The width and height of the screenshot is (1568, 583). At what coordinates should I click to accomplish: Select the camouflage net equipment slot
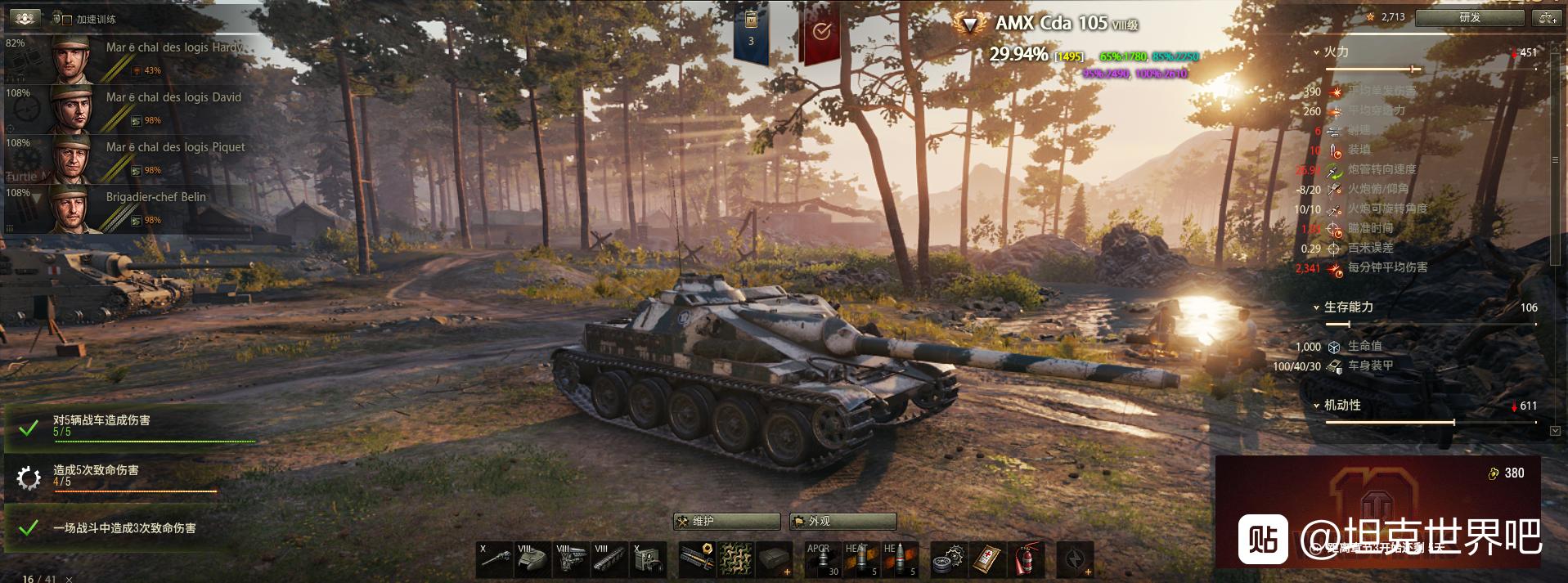tap(735, 560)
